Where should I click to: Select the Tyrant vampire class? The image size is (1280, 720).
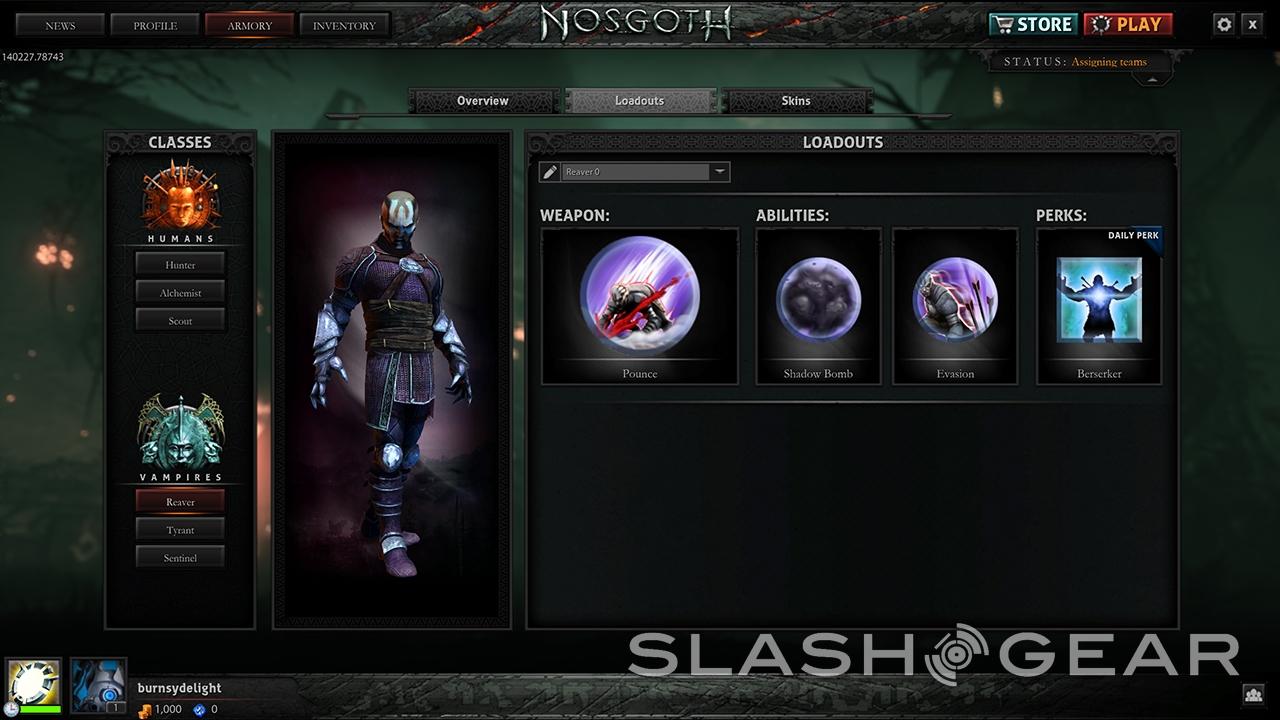tap(180, 530)
